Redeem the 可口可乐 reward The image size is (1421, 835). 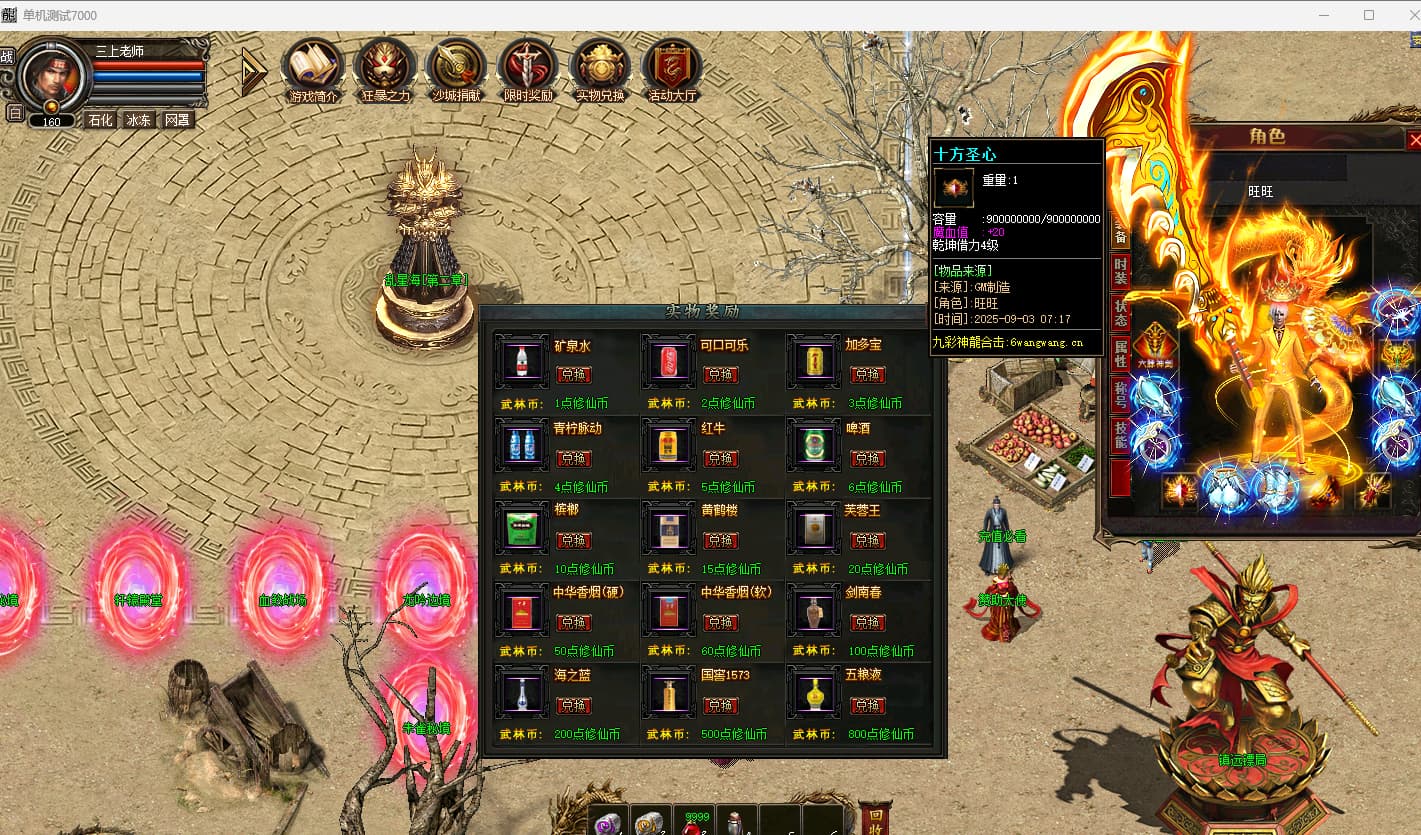[x=720, y=375]
